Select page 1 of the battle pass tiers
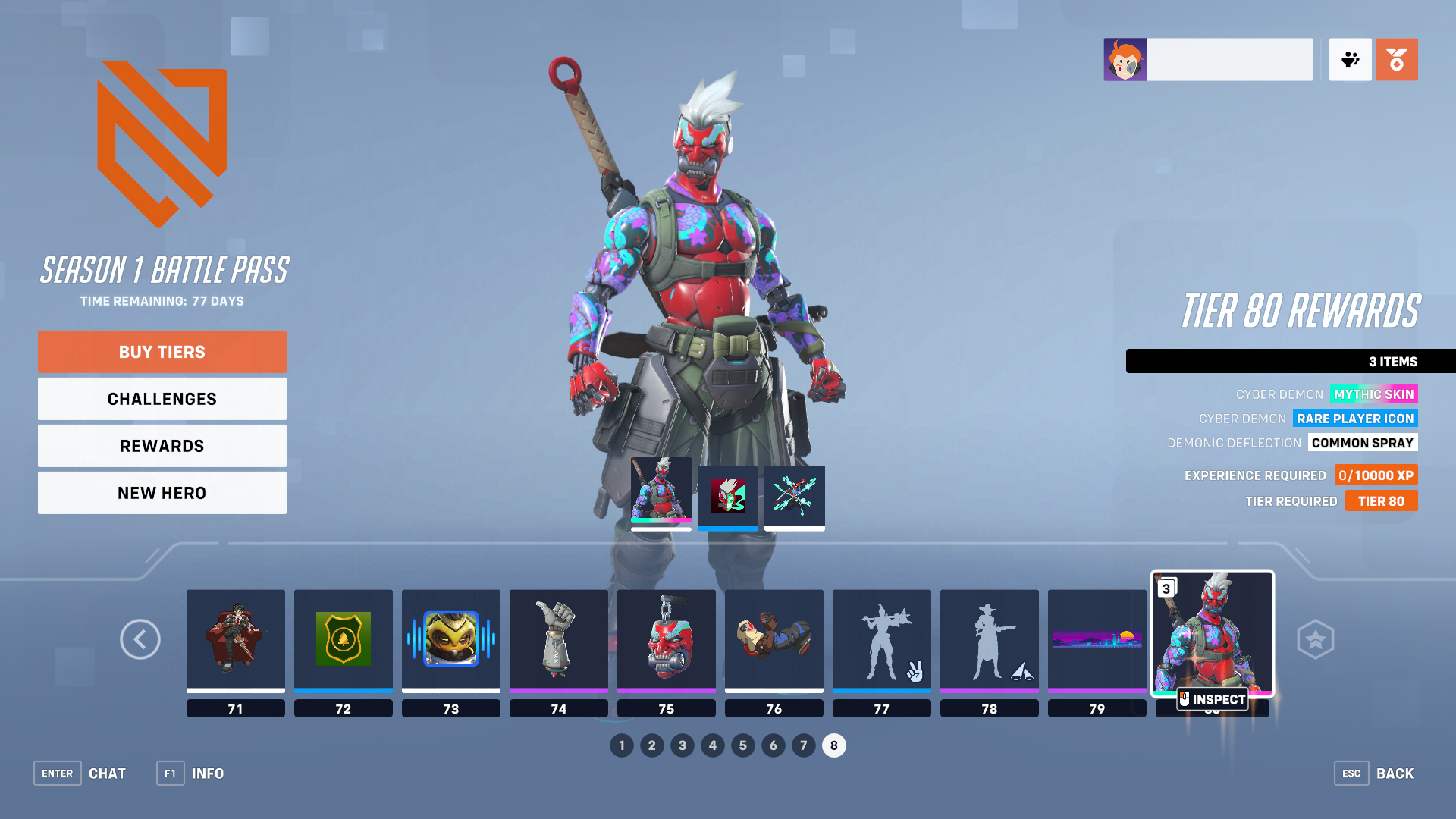The width and height of the screenshot is (1456, 819). pyautogui.click(x=622, y=745)
